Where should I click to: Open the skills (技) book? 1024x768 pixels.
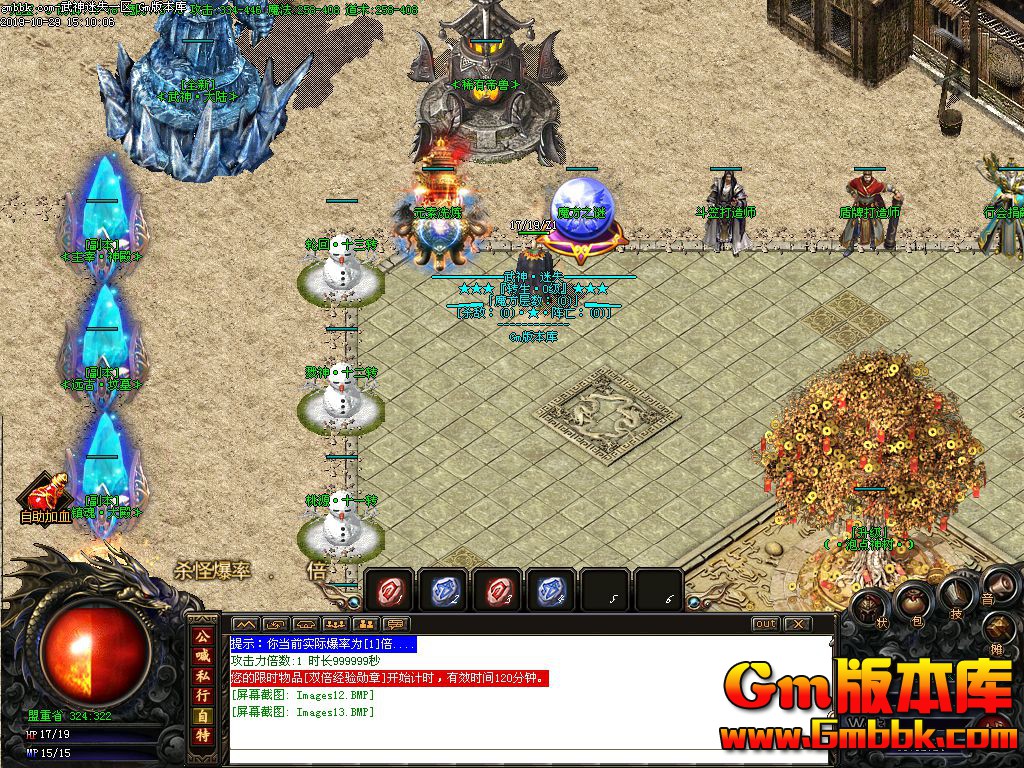pos(954,597)
